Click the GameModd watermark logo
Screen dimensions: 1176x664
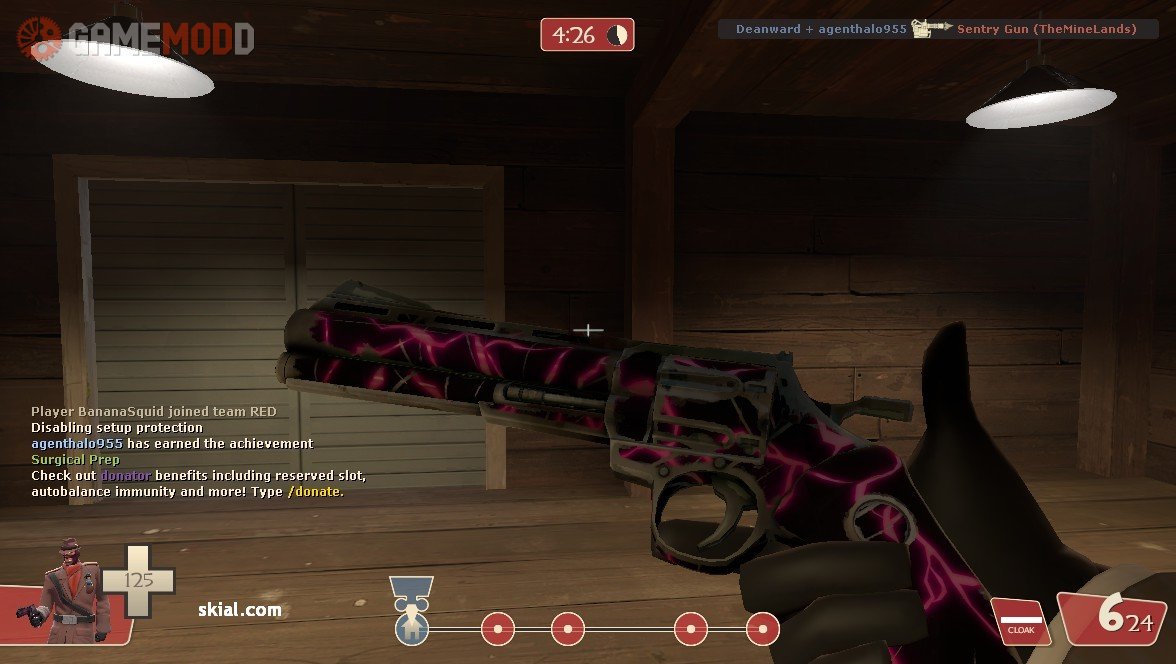coord(136,38)
